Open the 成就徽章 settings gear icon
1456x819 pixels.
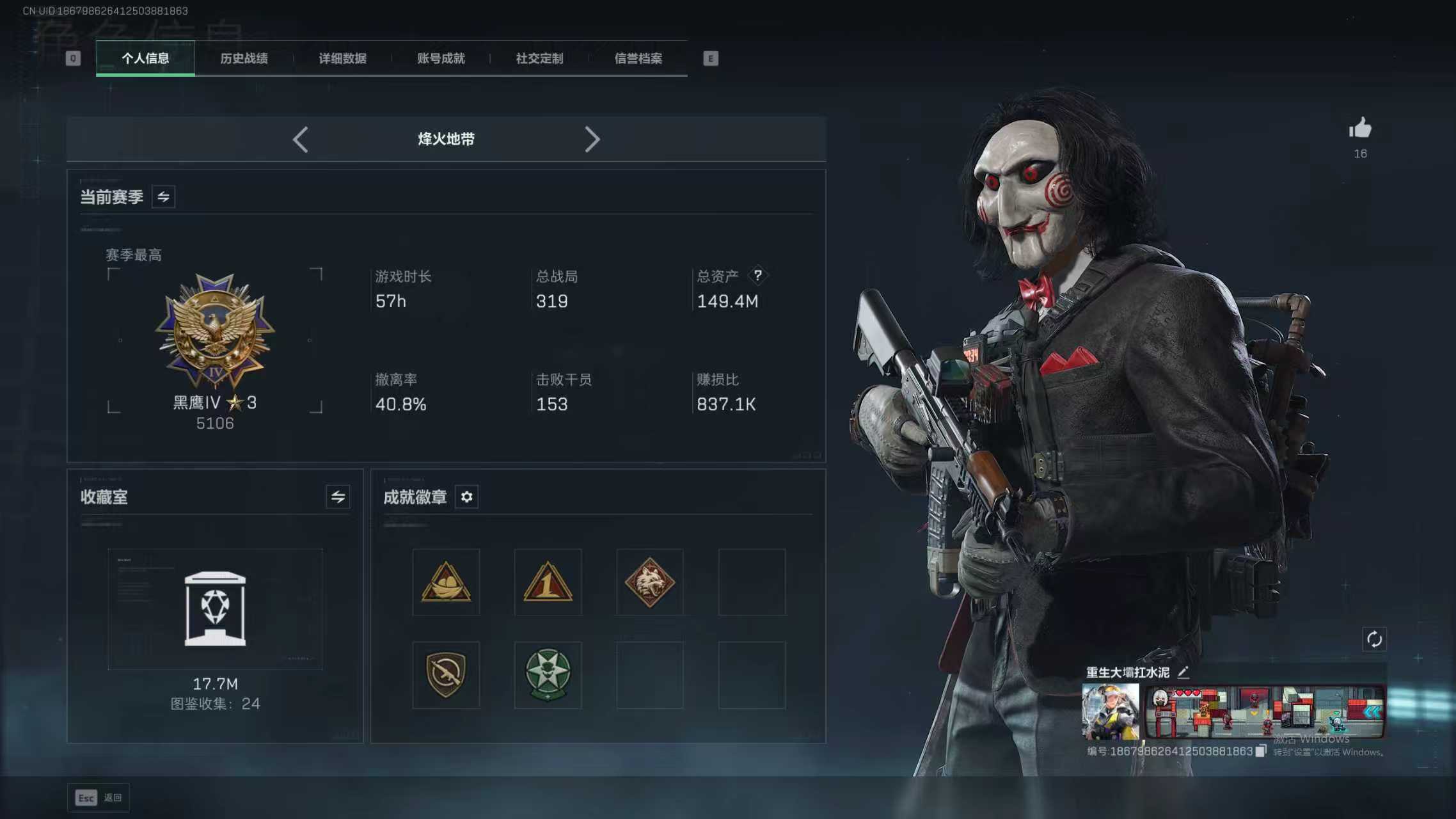coord(466,497)
